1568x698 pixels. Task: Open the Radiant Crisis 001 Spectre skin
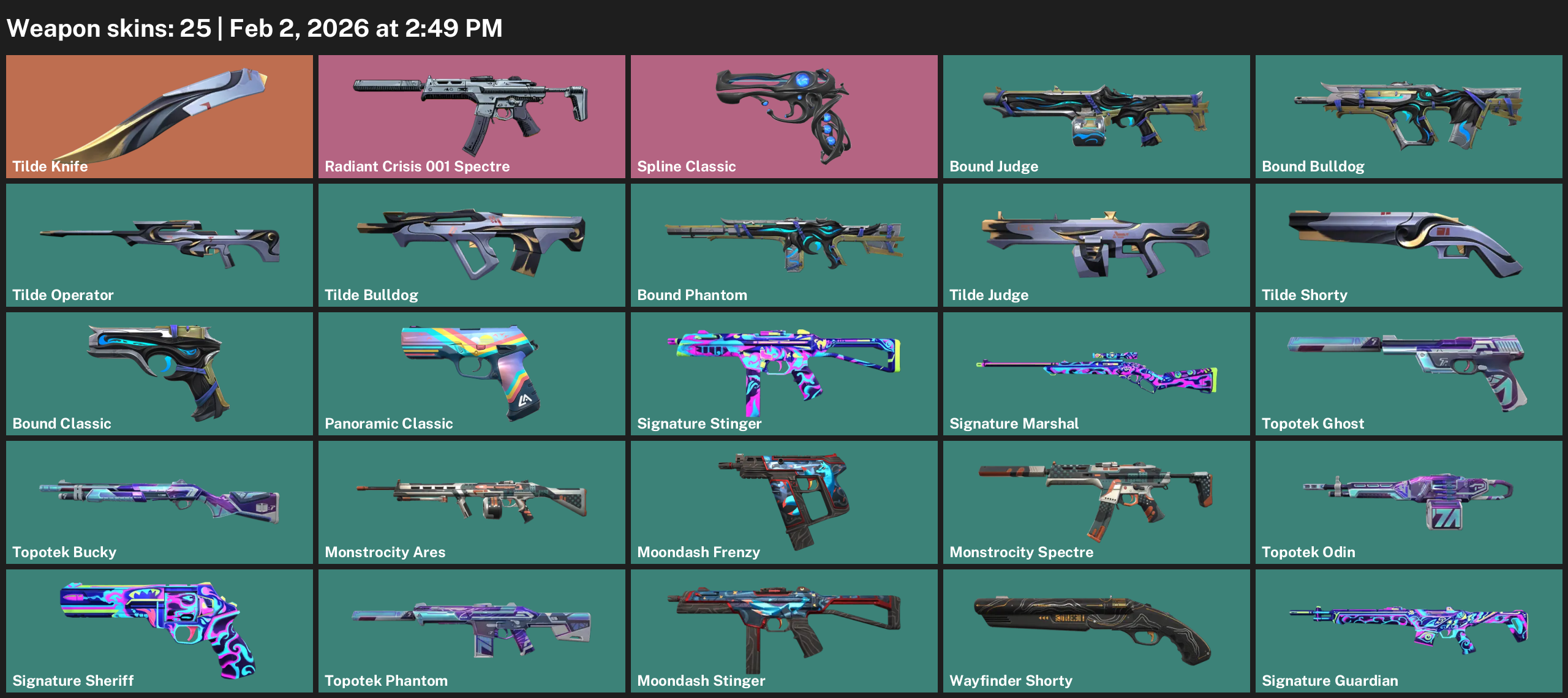tap(472, 116)
